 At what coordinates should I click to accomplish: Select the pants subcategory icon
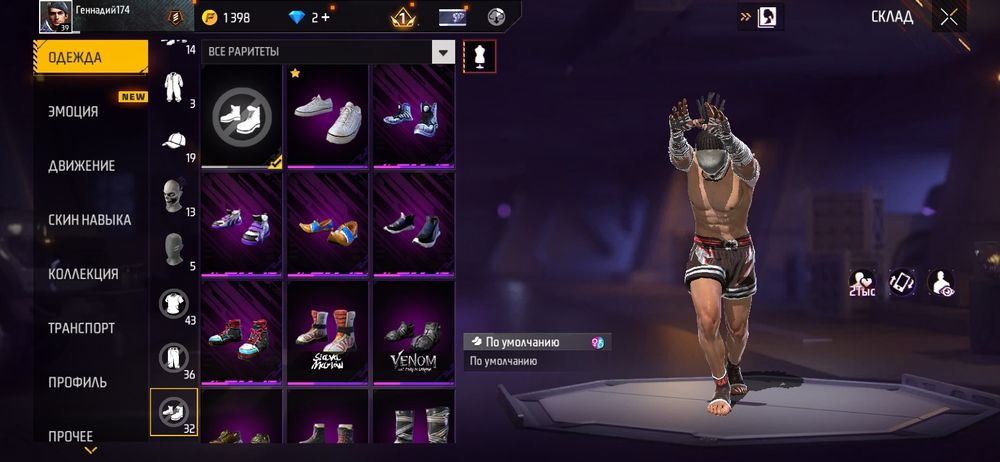[x=174, y=357]
